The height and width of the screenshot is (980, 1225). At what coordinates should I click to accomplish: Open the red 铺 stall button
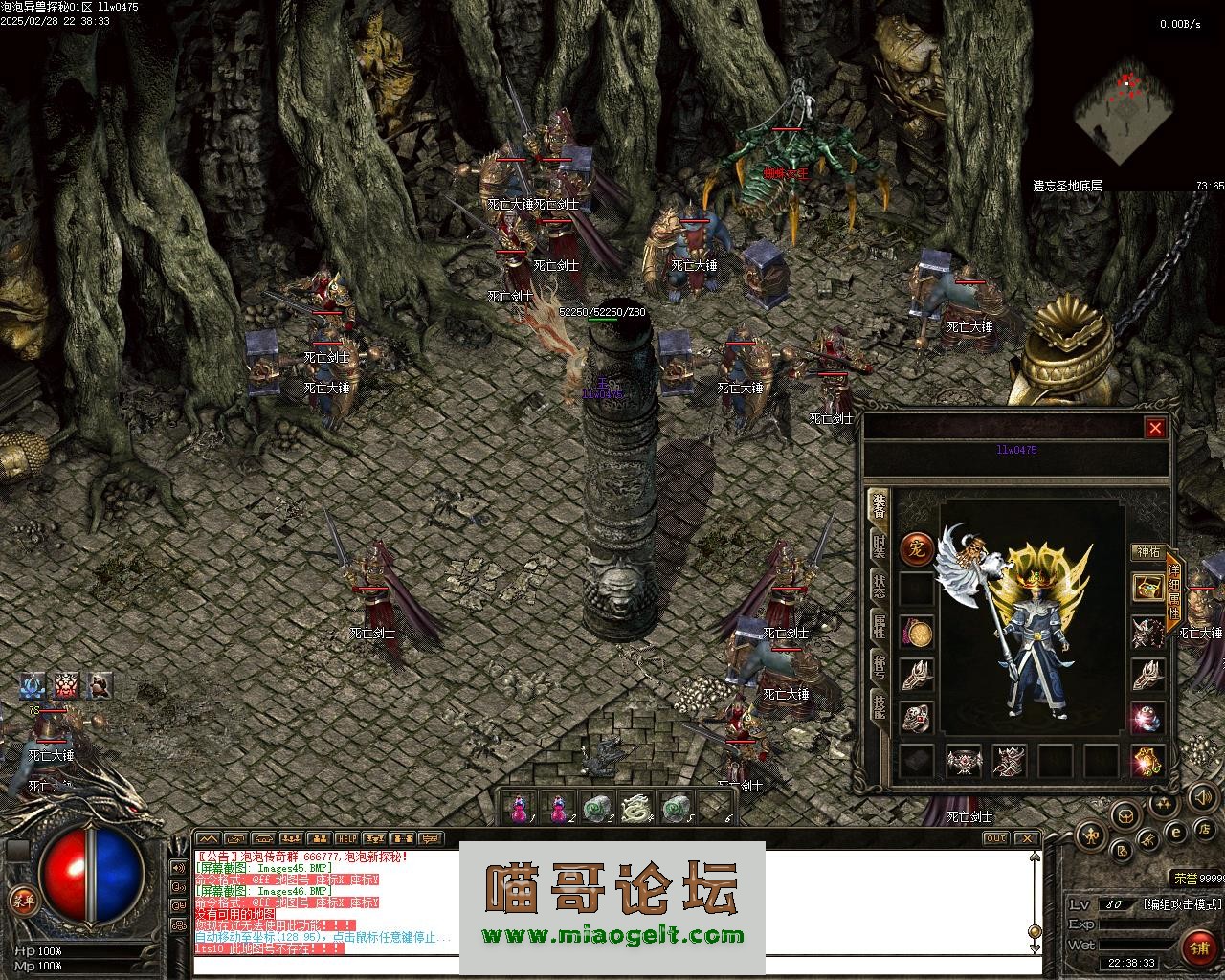1198,947
